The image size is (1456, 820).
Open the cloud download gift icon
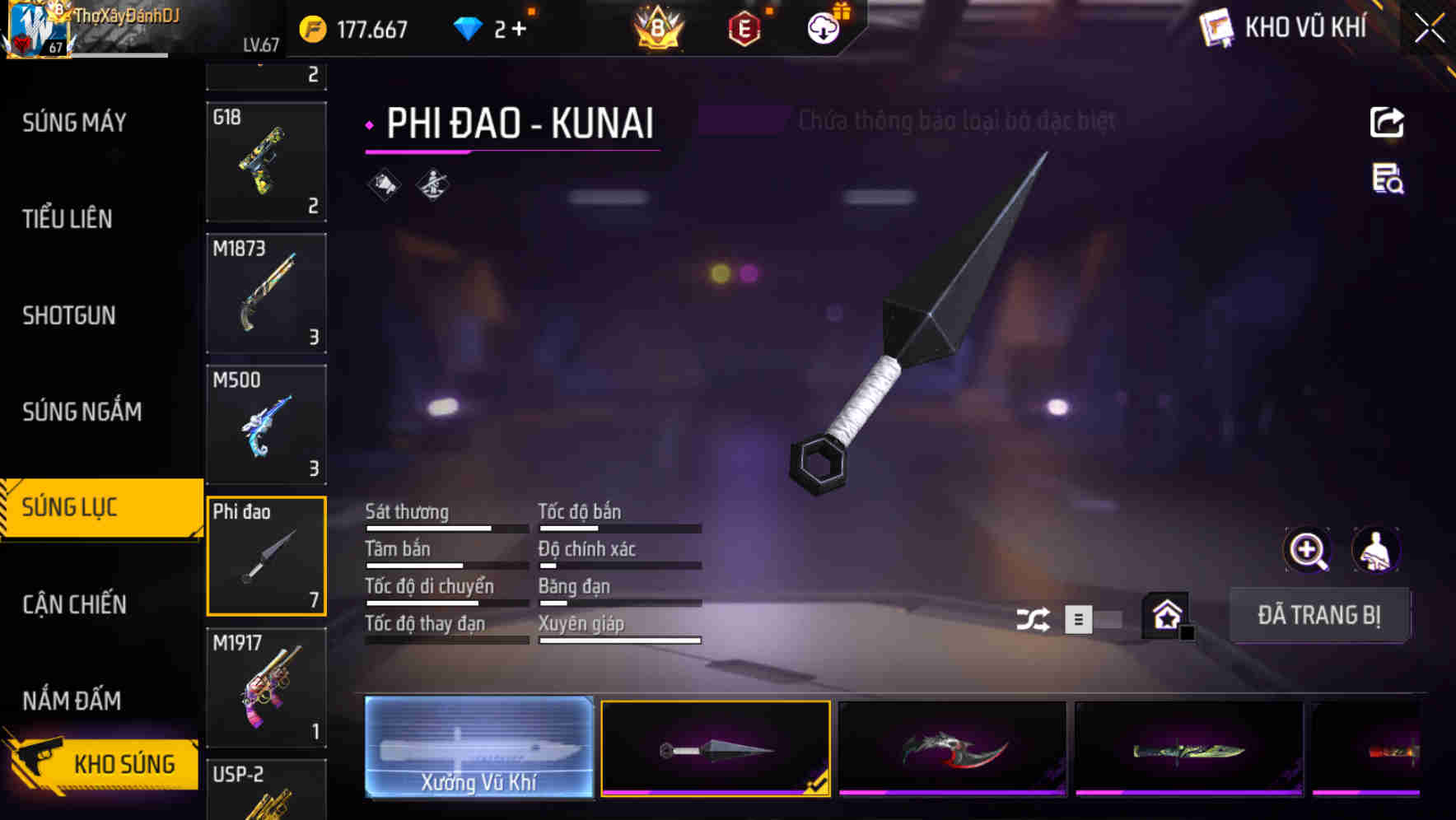tap(822, 27)
